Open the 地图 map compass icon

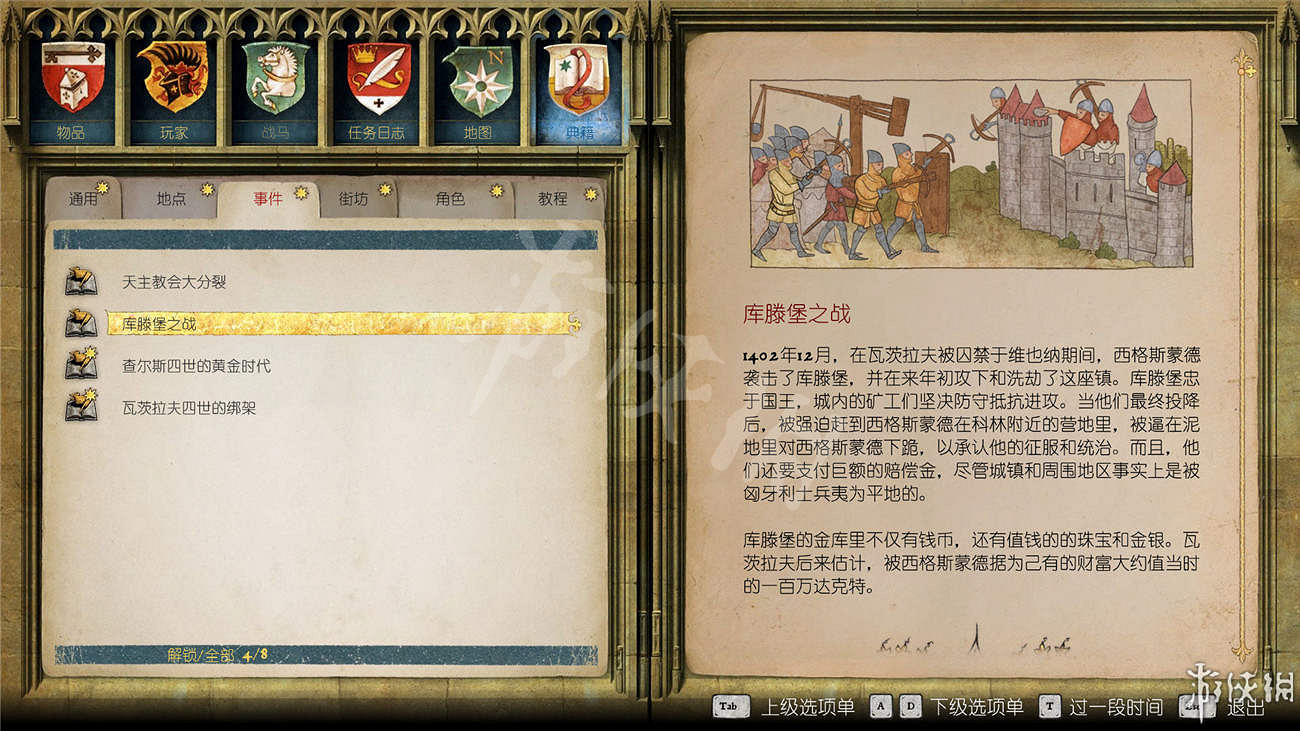tap(478, 80)
